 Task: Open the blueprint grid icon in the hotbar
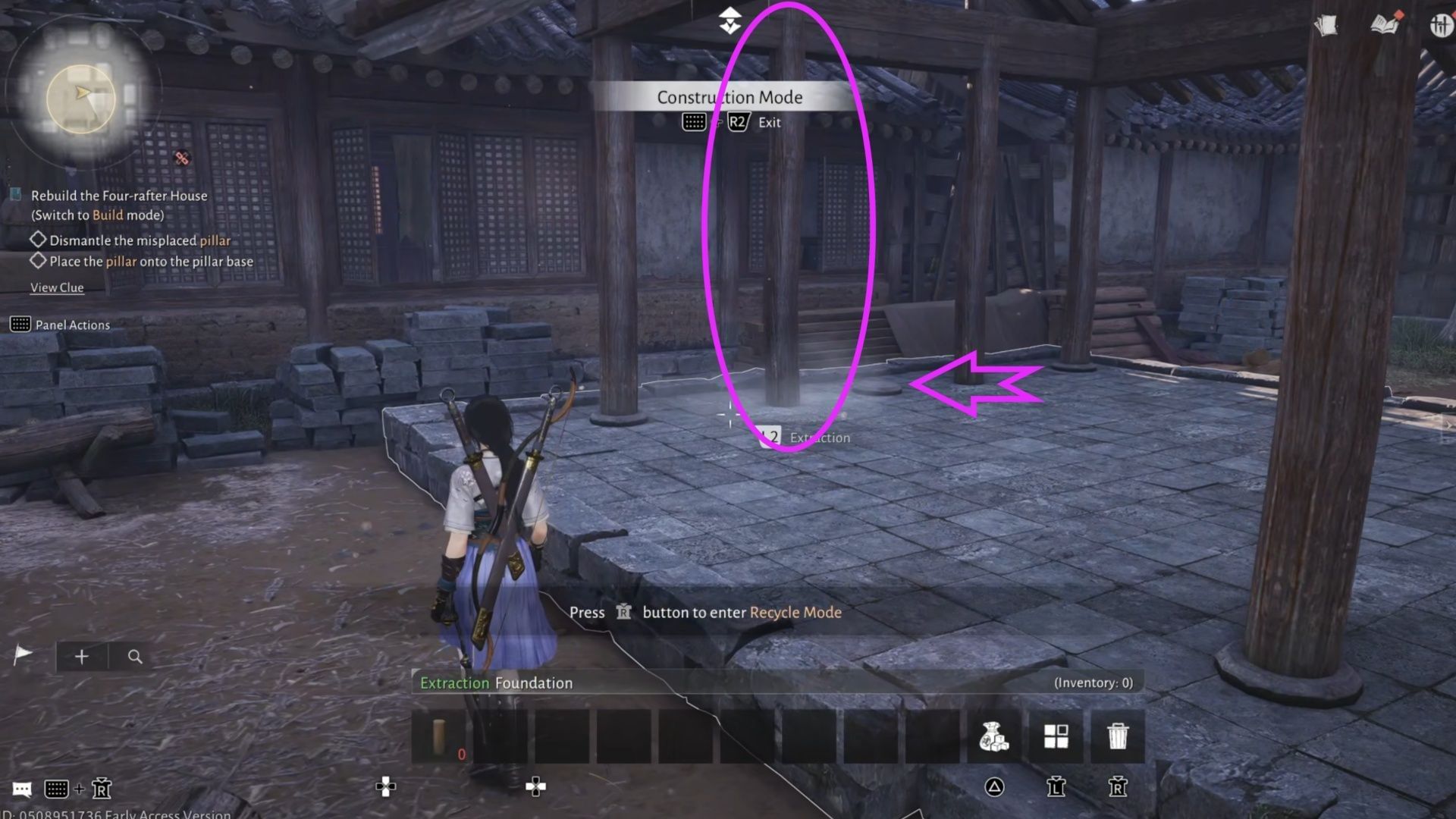click(x=1055, y=736)
